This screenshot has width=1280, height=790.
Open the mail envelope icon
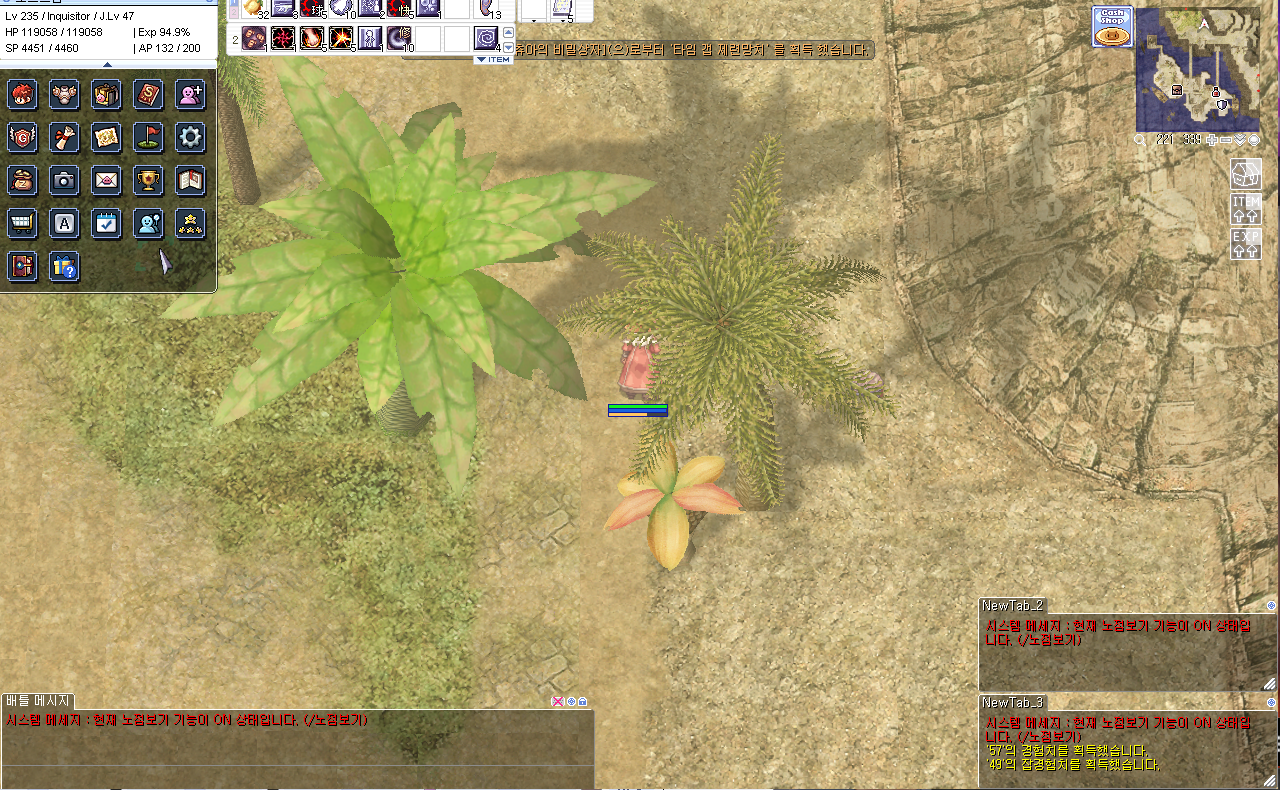tap(106, 180)
